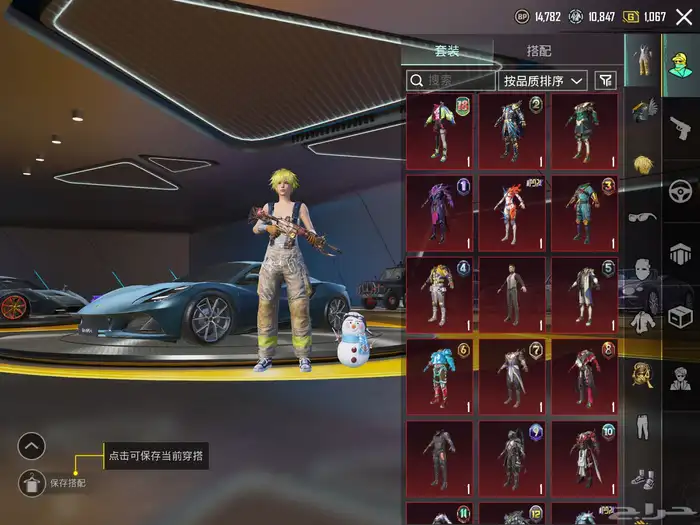Choose the outfit tile with badge number 2

click(513, 130)
